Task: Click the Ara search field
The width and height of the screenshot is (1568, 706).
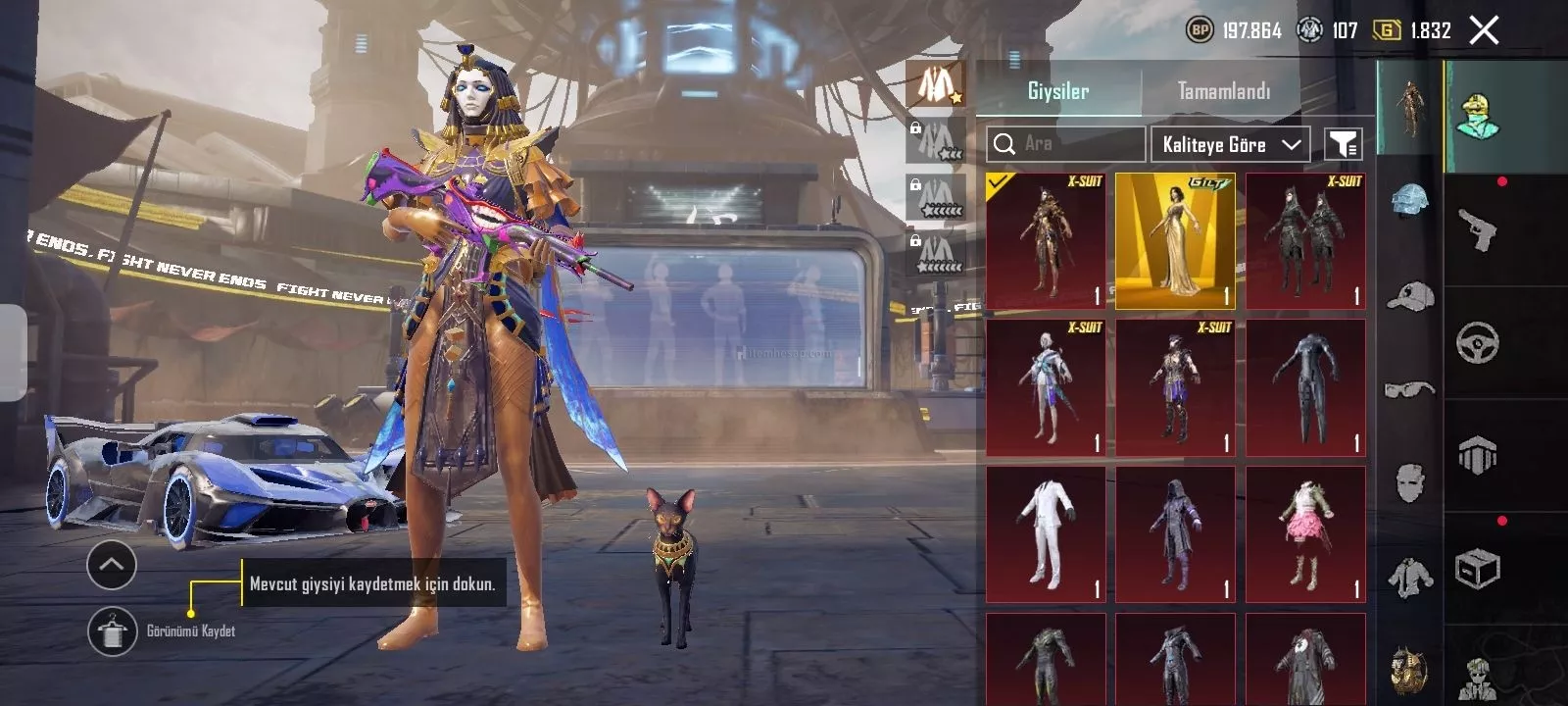Action: [1065, 144]
